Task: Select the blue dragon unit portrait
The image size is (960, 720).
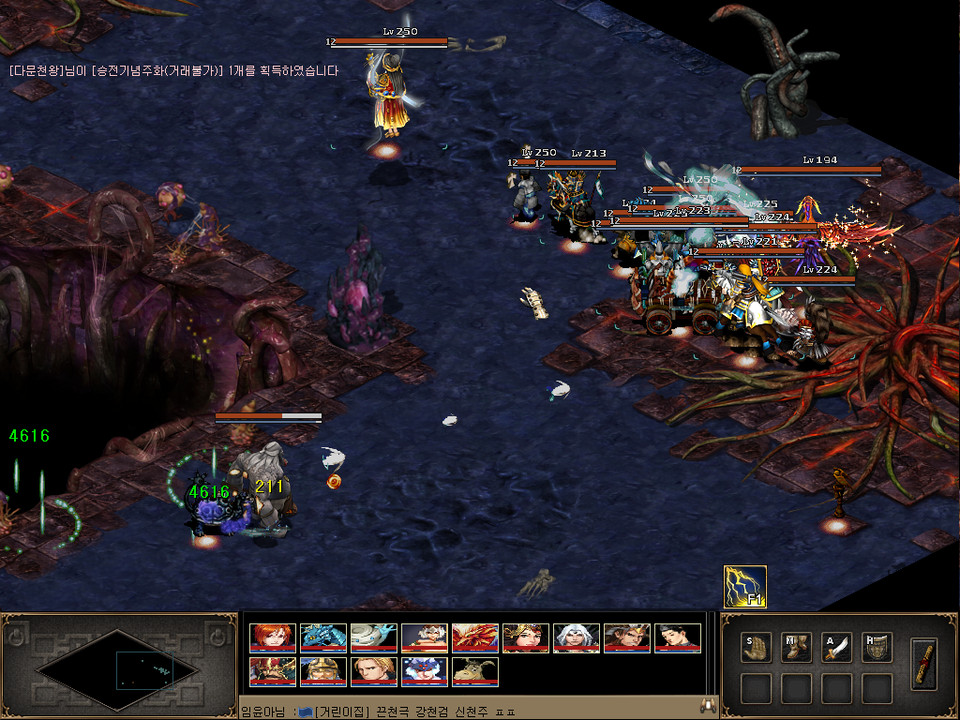Action: [323, 638]
